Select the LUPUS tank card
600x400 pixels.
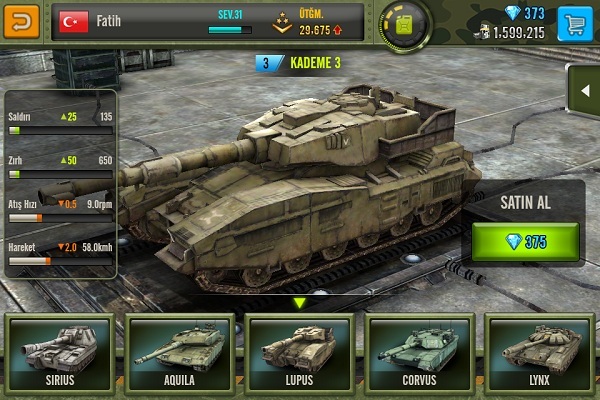pyautogui.click(x=299, y=352)
